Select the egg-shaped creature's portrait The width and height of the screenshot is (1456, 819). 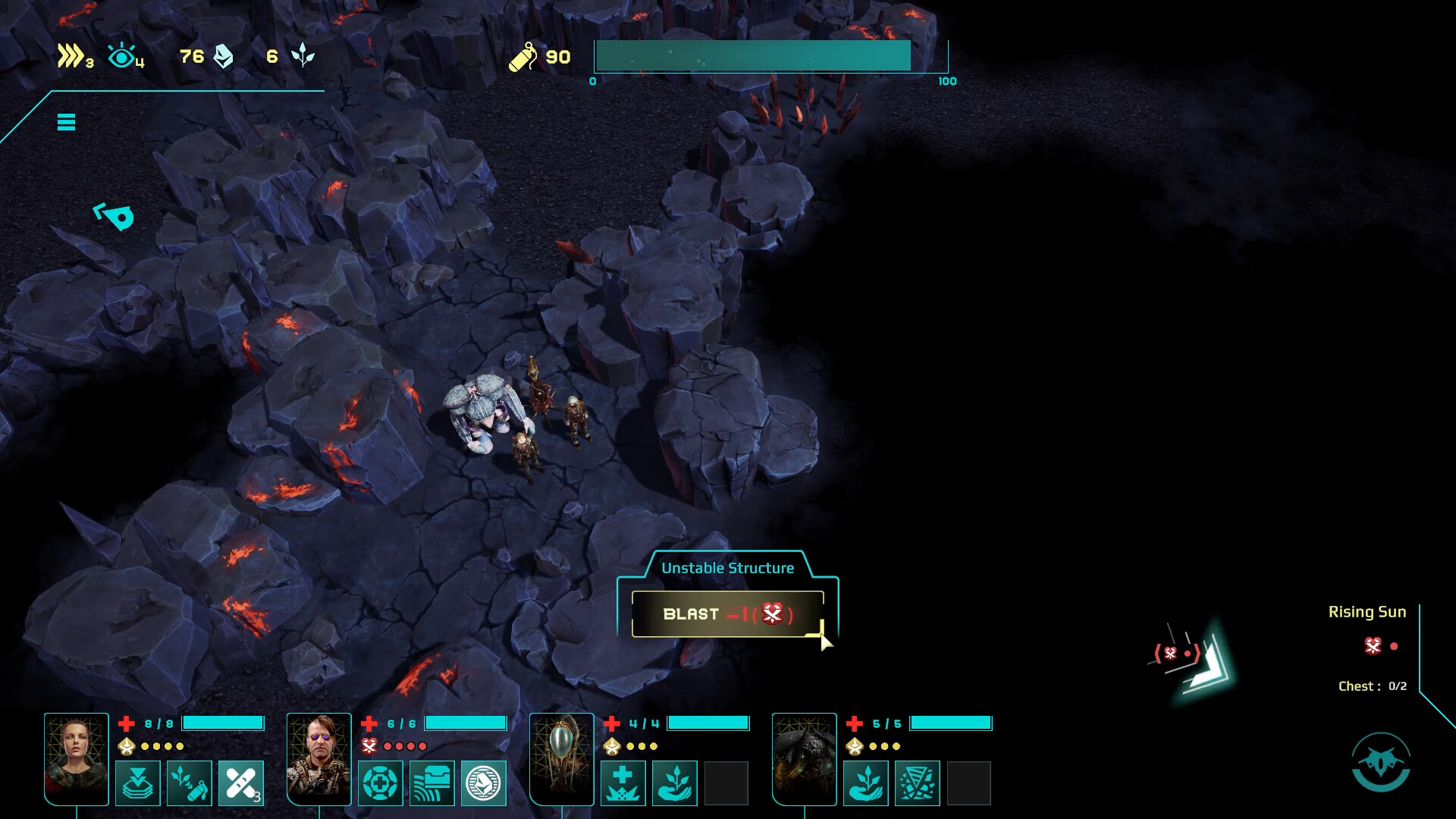point(562,758)
